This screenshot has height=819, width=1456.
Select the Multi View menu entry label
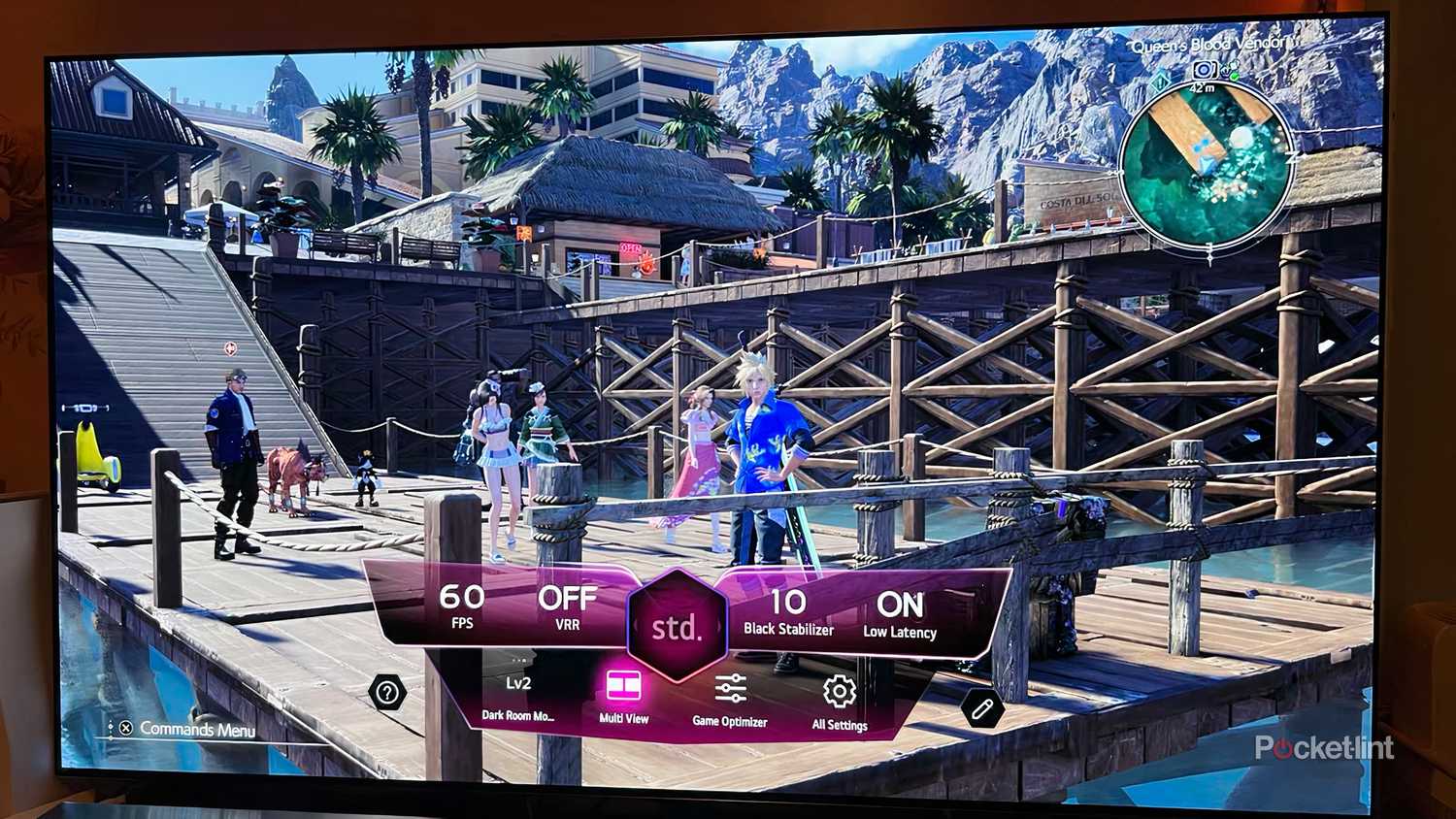click(625, 719)
